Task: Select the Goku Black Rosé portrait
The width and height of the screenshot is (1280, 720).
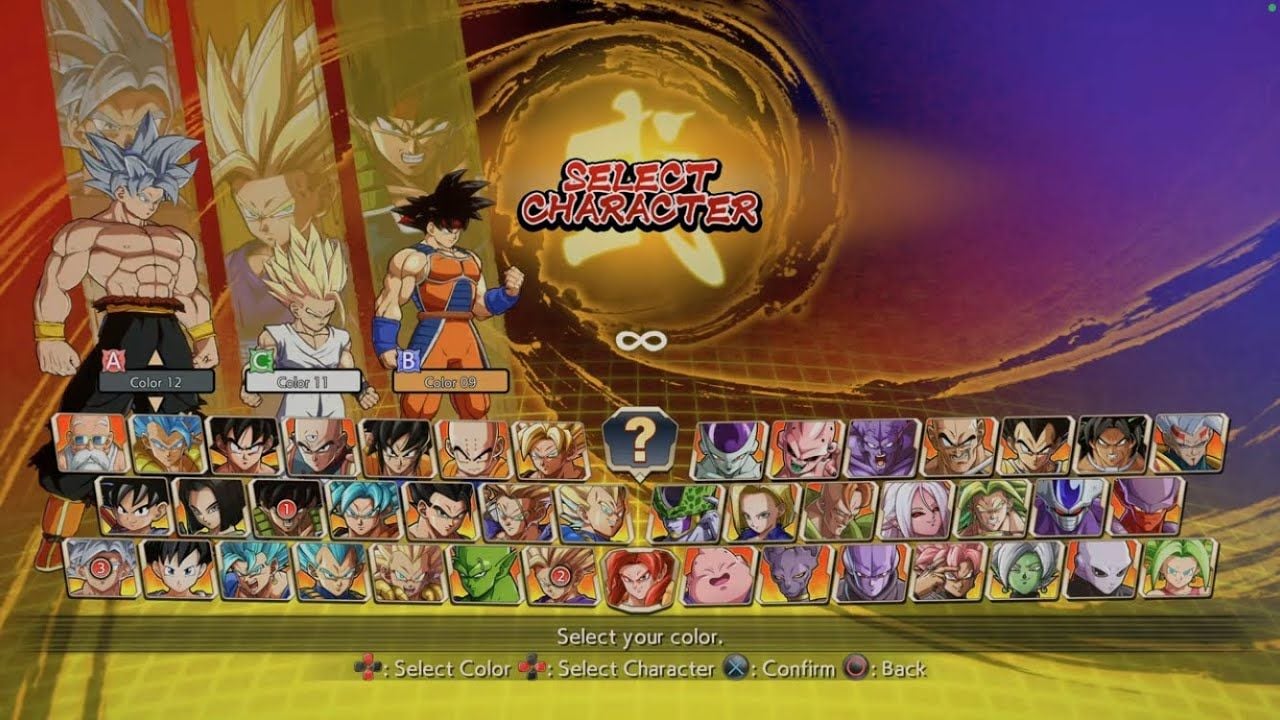Action: coord(948,571)
